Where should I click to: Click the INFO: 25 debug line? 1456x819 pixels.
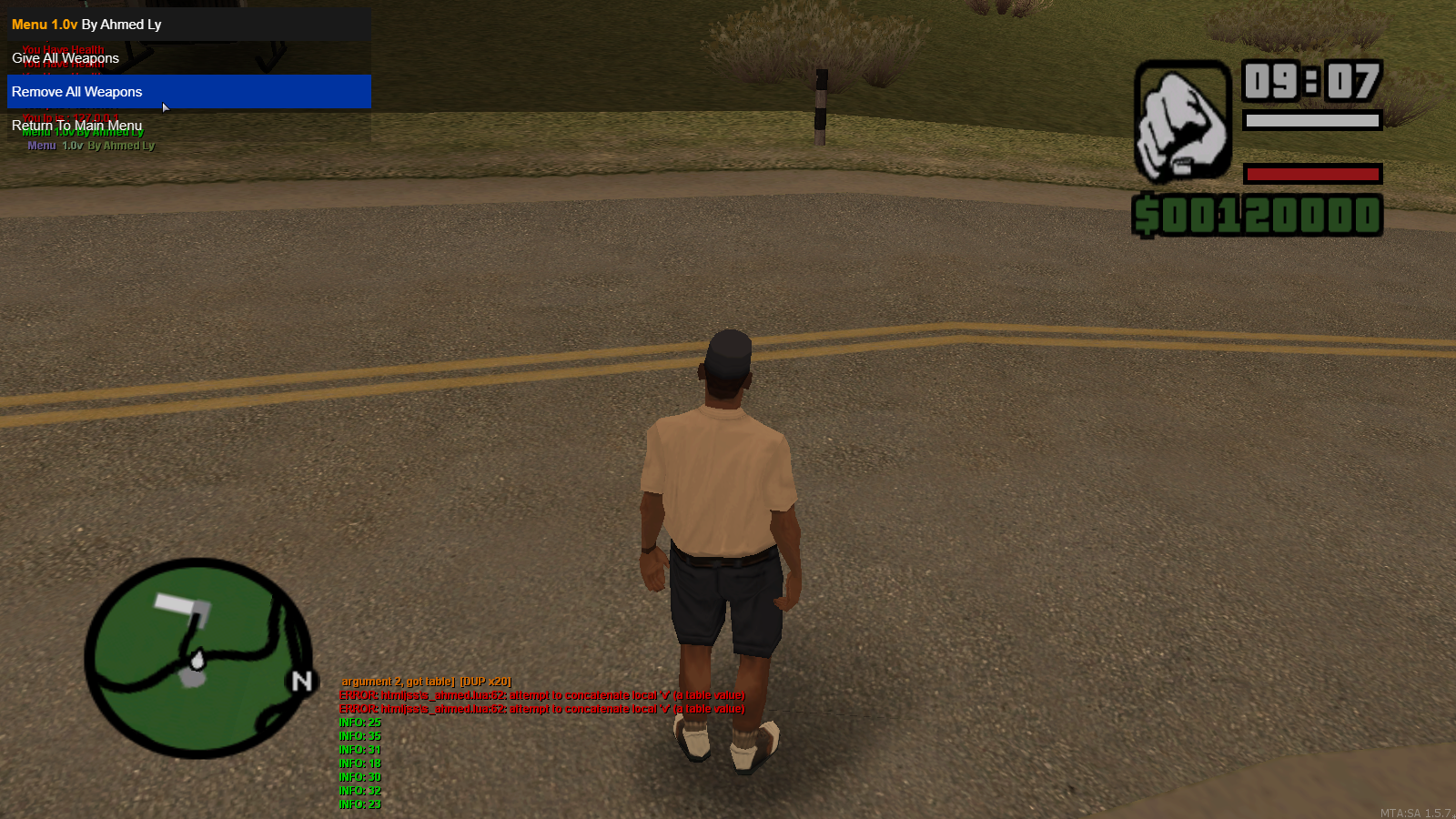(359, 722)
